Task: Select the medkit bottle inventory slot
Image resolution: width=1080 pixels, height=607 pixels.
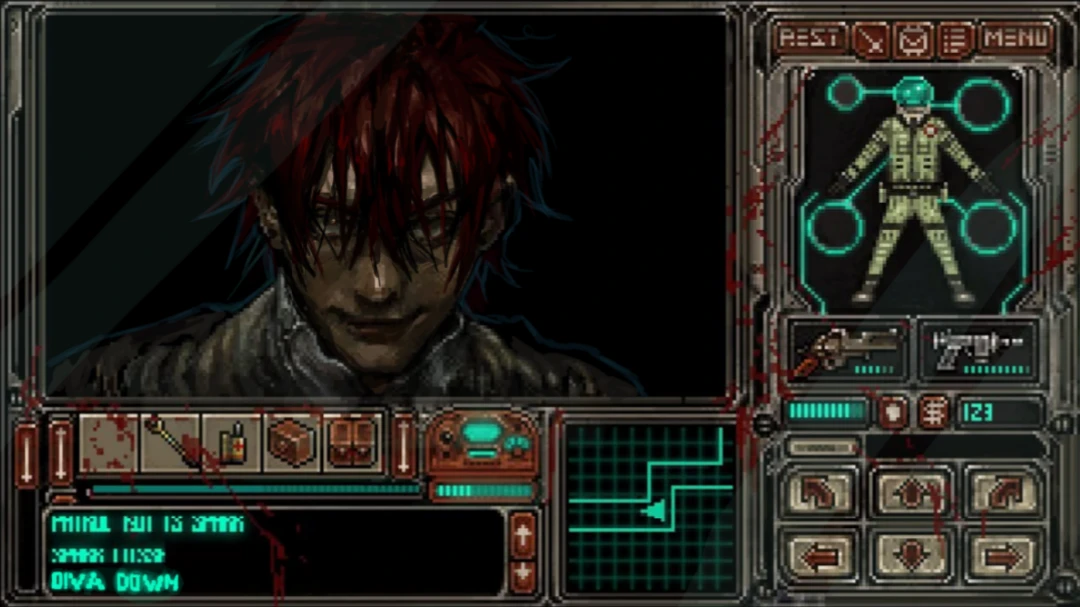Action: [x=232, y=442]
